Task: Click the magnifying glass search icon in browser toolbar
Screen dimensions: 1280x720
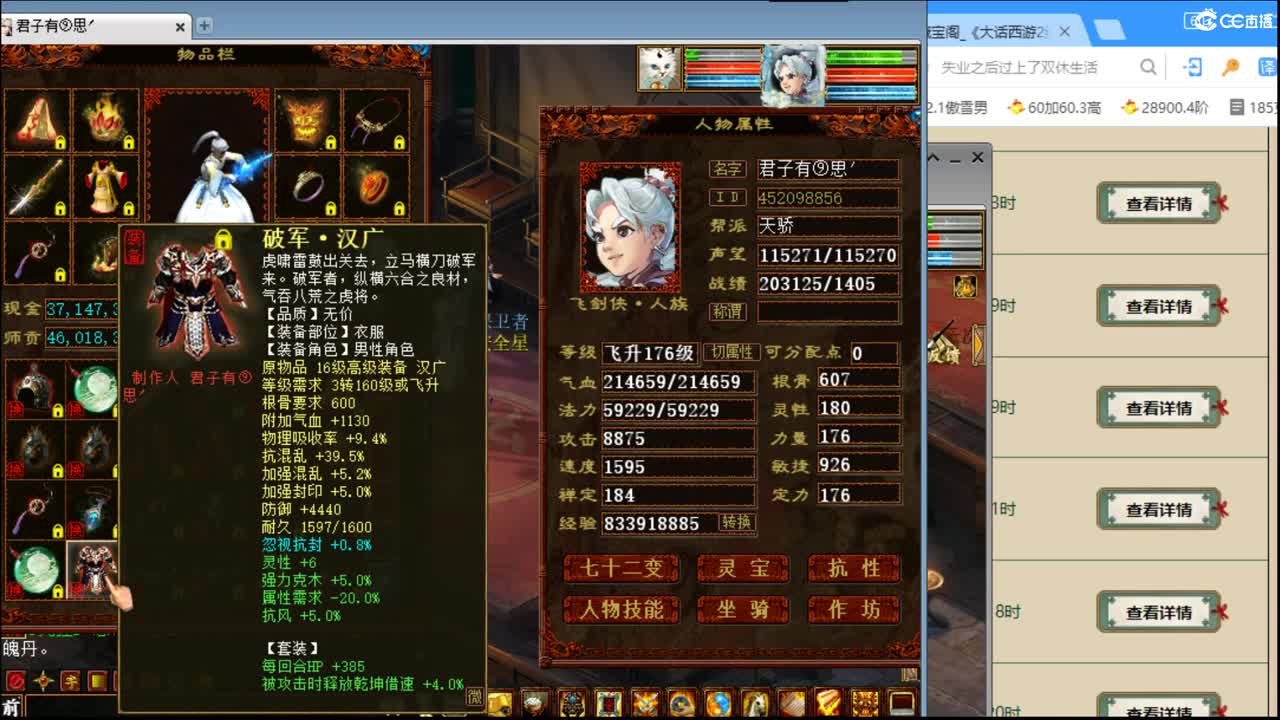Action: 1150,66
